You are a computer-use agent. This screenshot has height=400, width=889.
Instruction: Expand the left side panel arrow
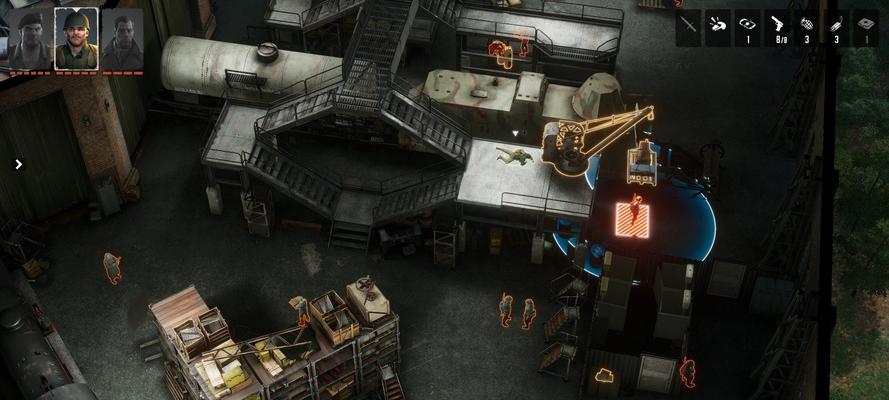click(x=18, y=164)
